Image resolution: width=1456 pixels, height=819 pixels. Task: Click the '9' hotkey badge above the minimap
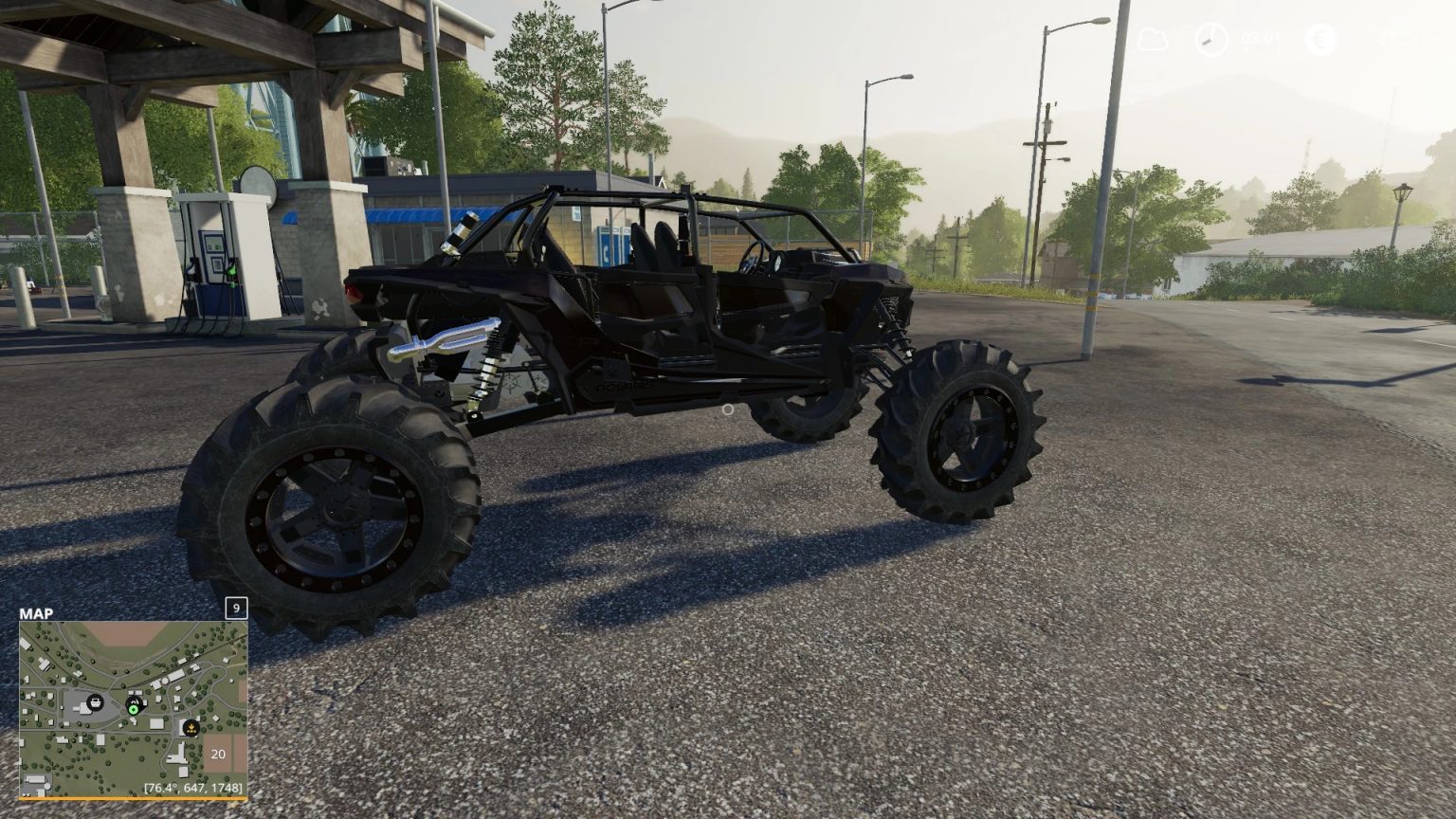(x=235, y=607)
